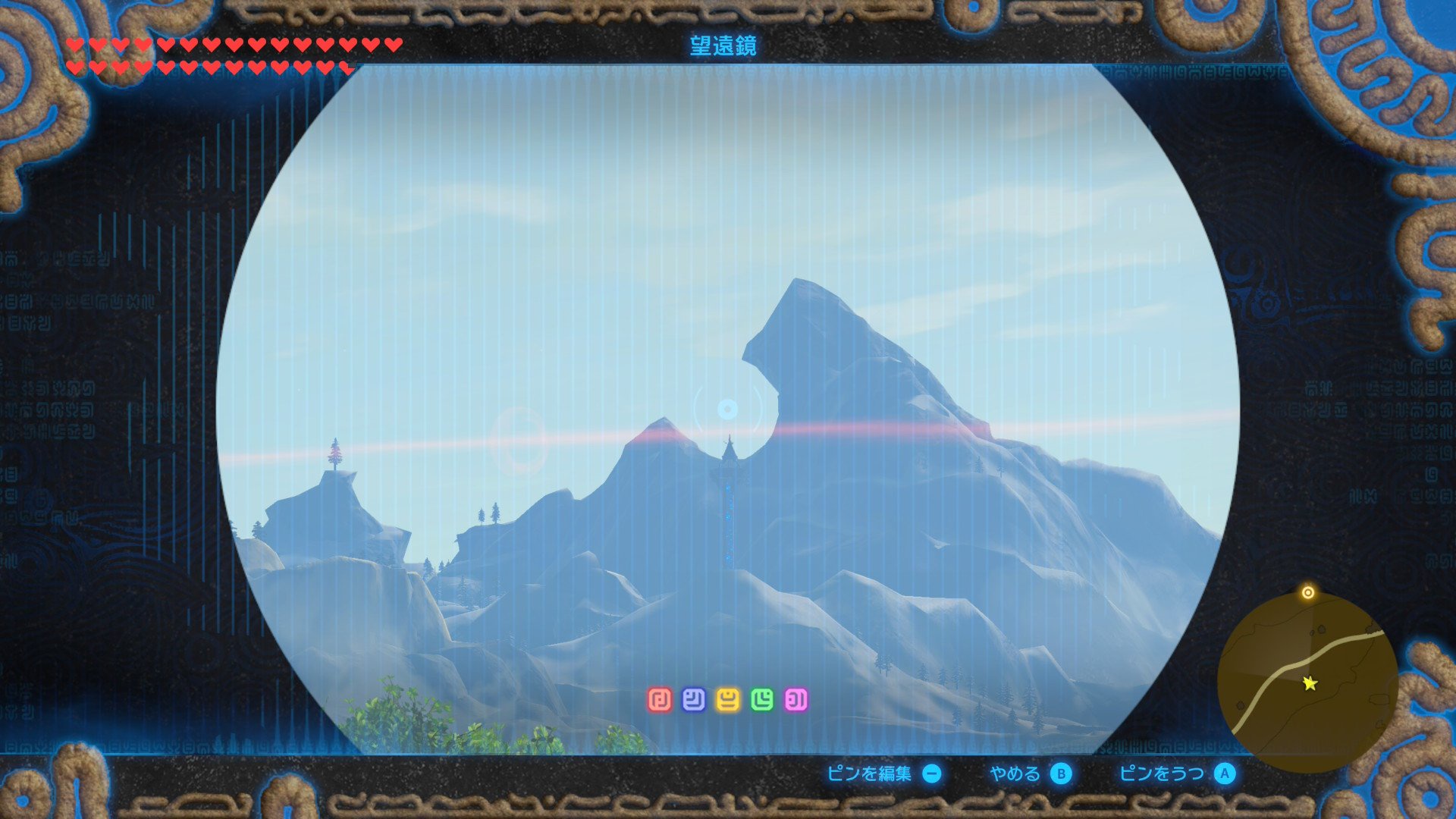Click ピンを編集 to edit pins

[883, 773]
